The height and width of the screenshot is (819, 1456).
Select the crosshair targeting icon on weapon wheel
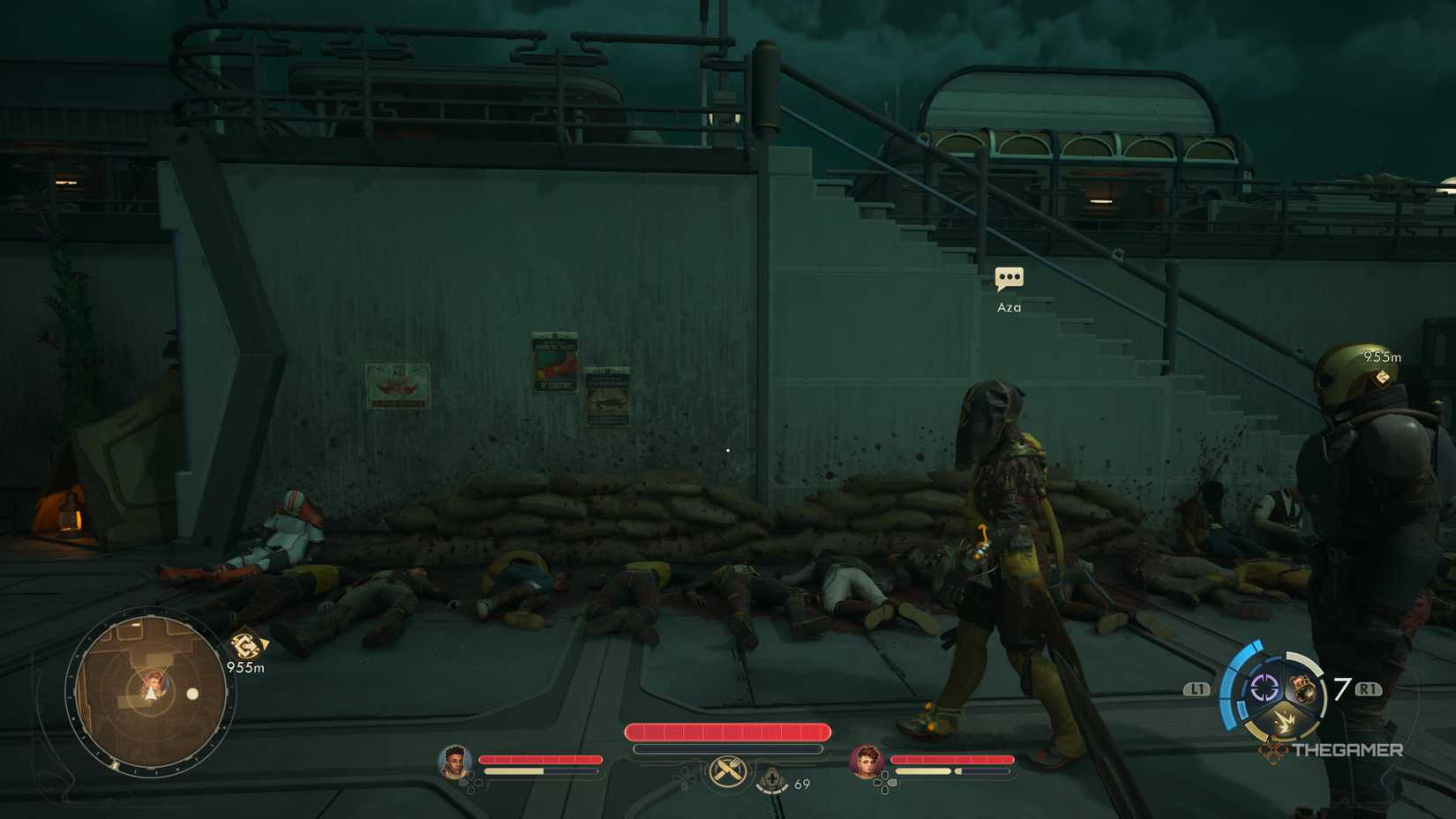[x=1265, y=688]
